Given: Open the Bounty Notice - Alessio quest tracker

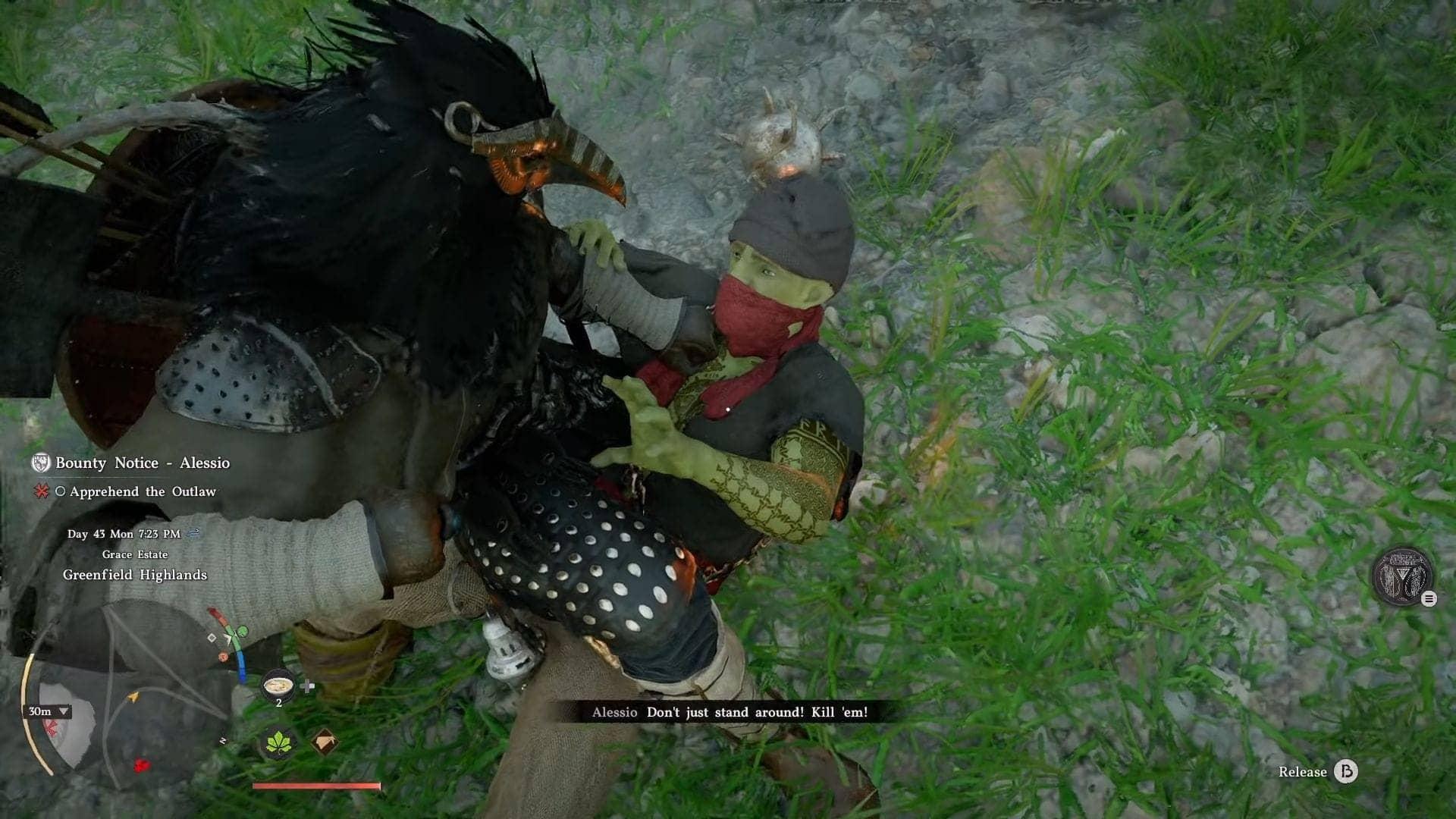Looking at the screenshot, I should tap(142, 463).
